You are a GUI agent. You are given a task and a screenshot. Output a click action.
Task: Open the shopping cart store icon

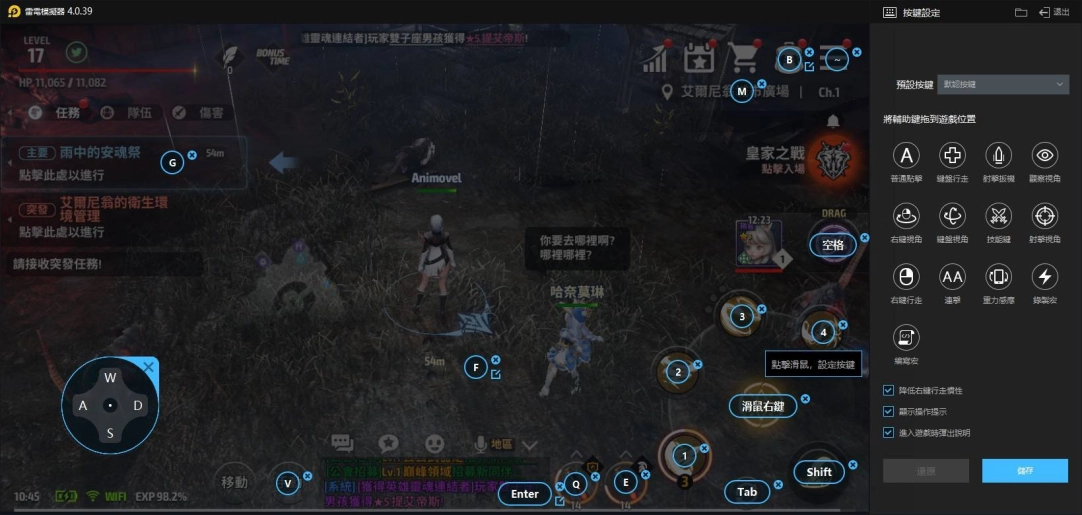tap(744, 59)
